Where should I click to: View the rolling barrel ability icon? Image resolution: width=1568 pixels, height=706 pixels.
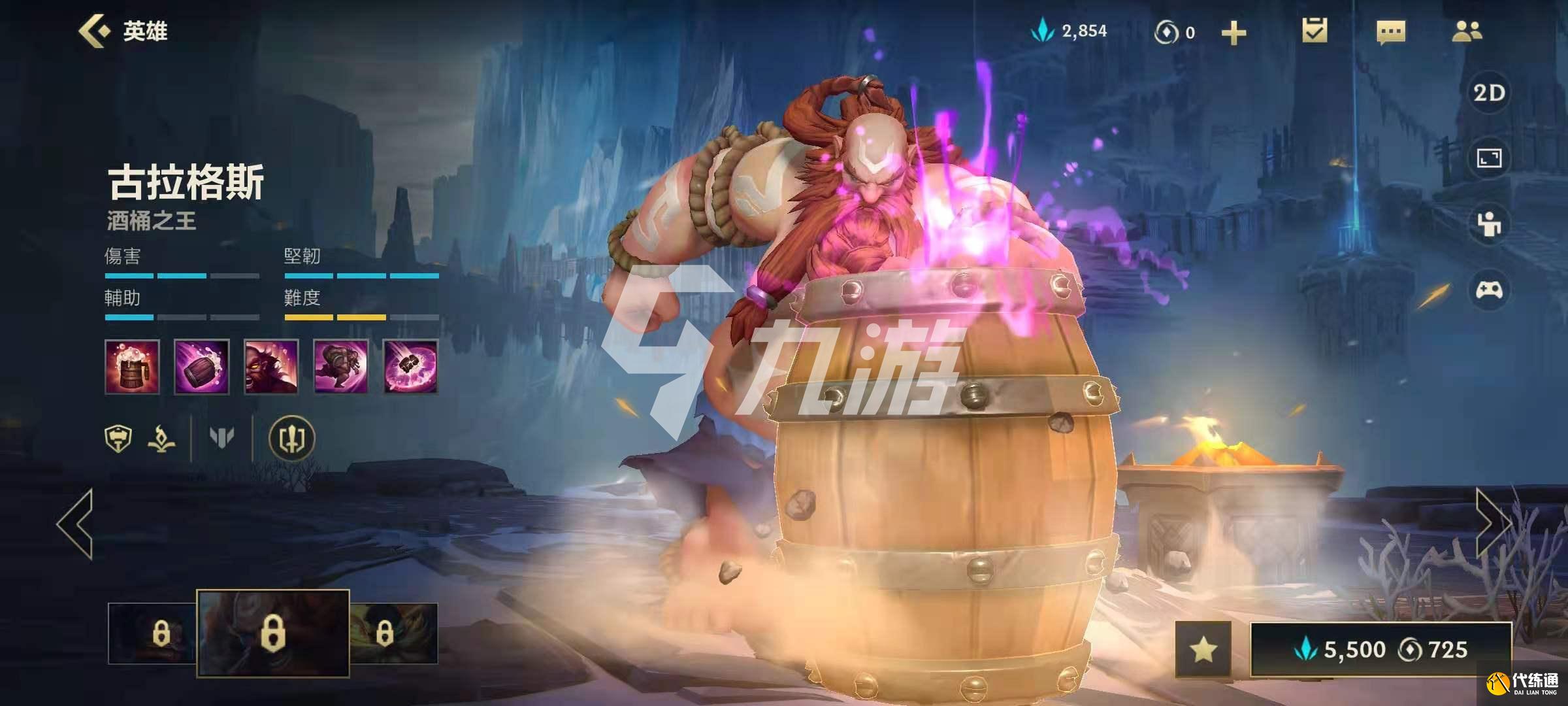click(201, 367)
